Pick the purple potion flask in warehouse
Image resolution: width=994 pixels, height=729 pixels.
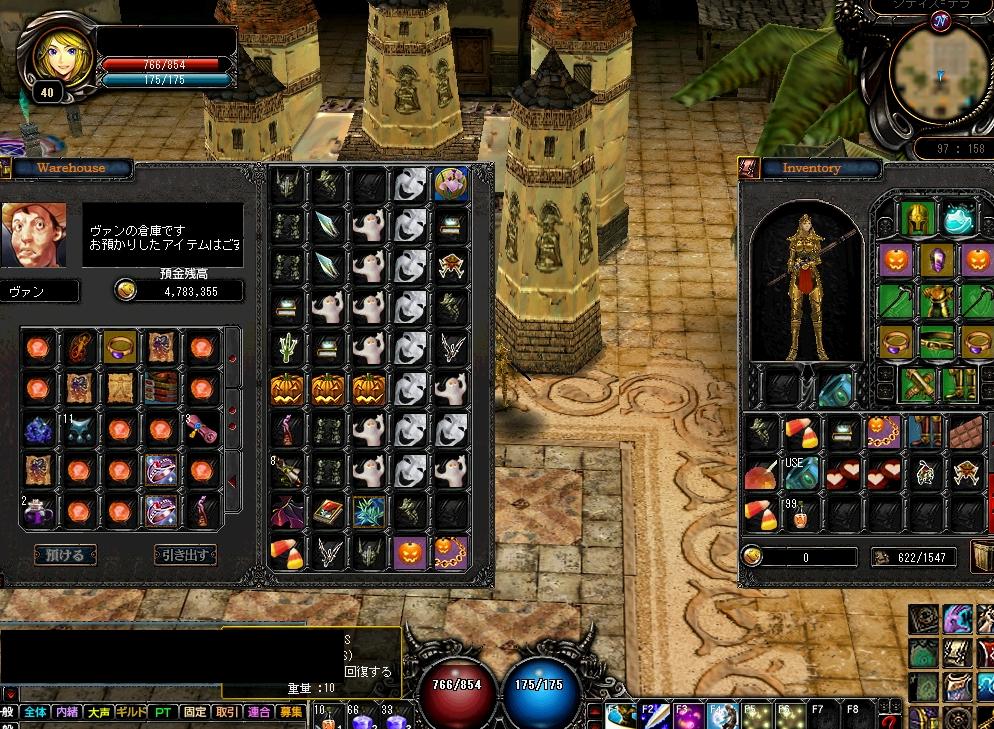[38, 511]
